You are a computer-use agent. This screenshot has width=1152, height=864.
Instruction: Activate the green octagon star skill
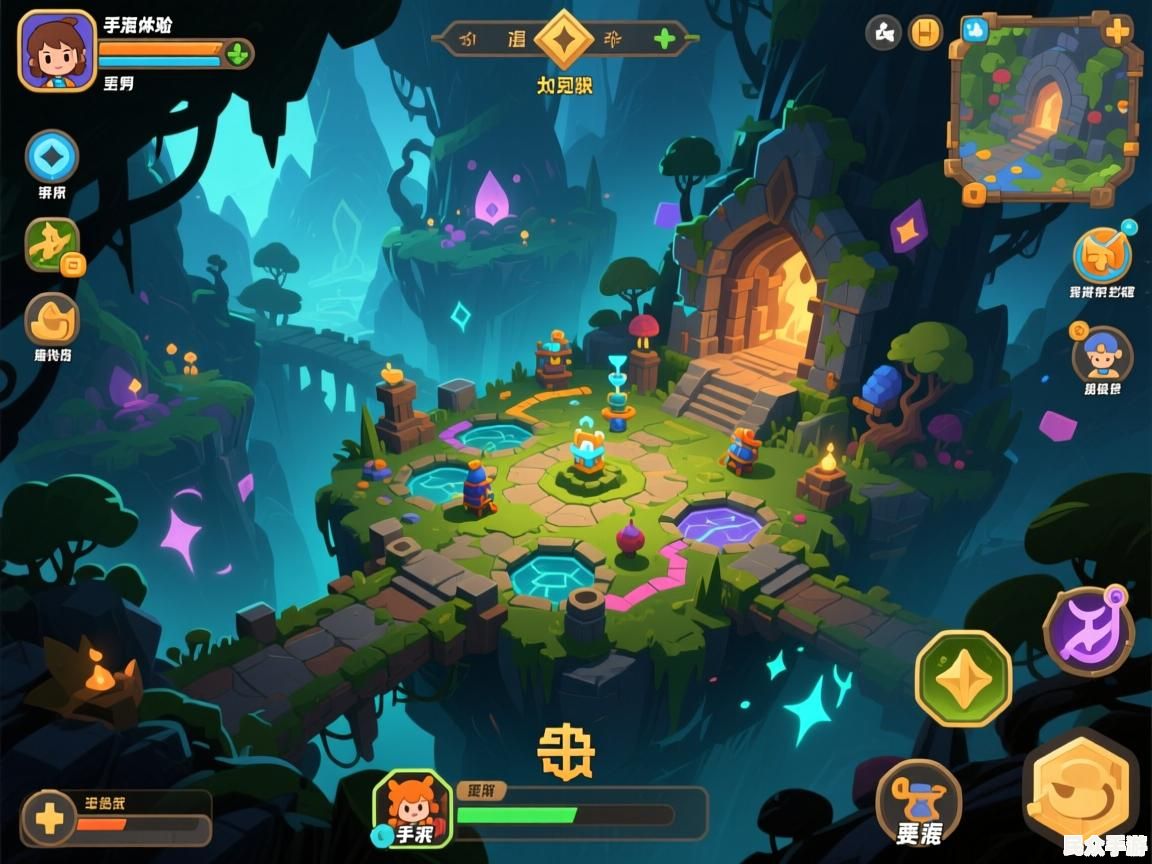963,678
